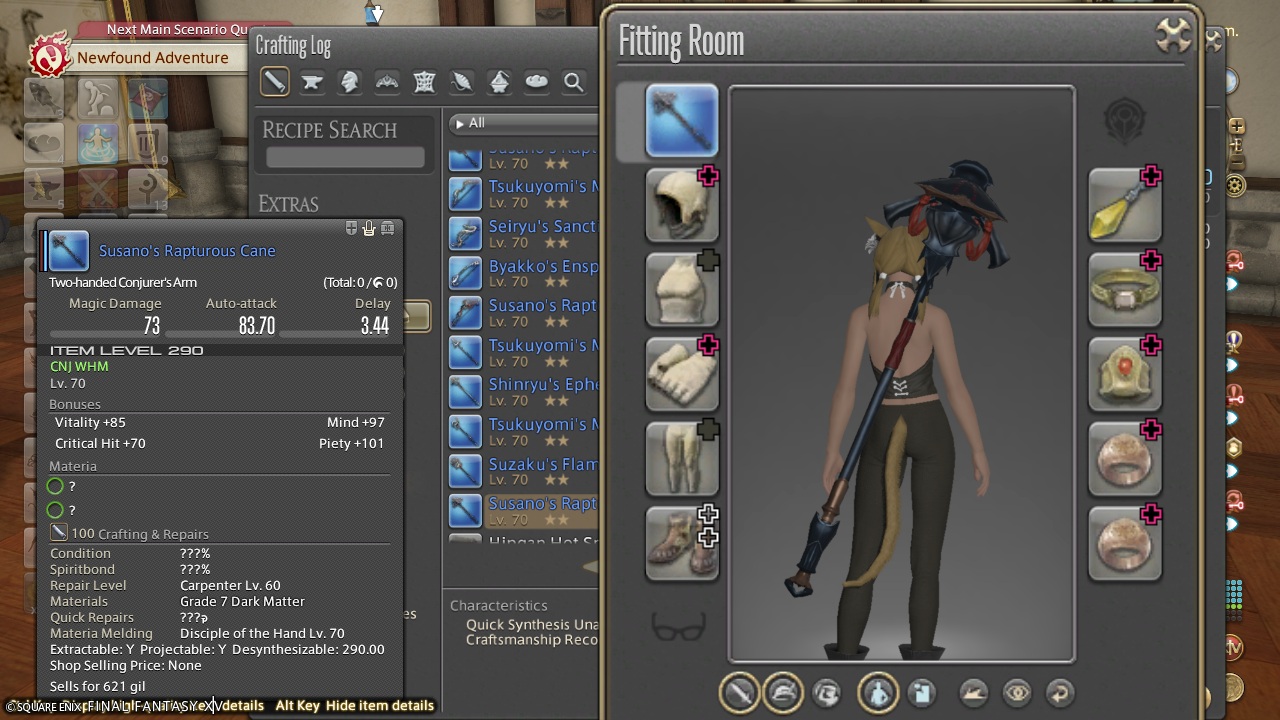
Task: Select the staff weapon slot in Fitting Room
Action: tap(682, 121)
